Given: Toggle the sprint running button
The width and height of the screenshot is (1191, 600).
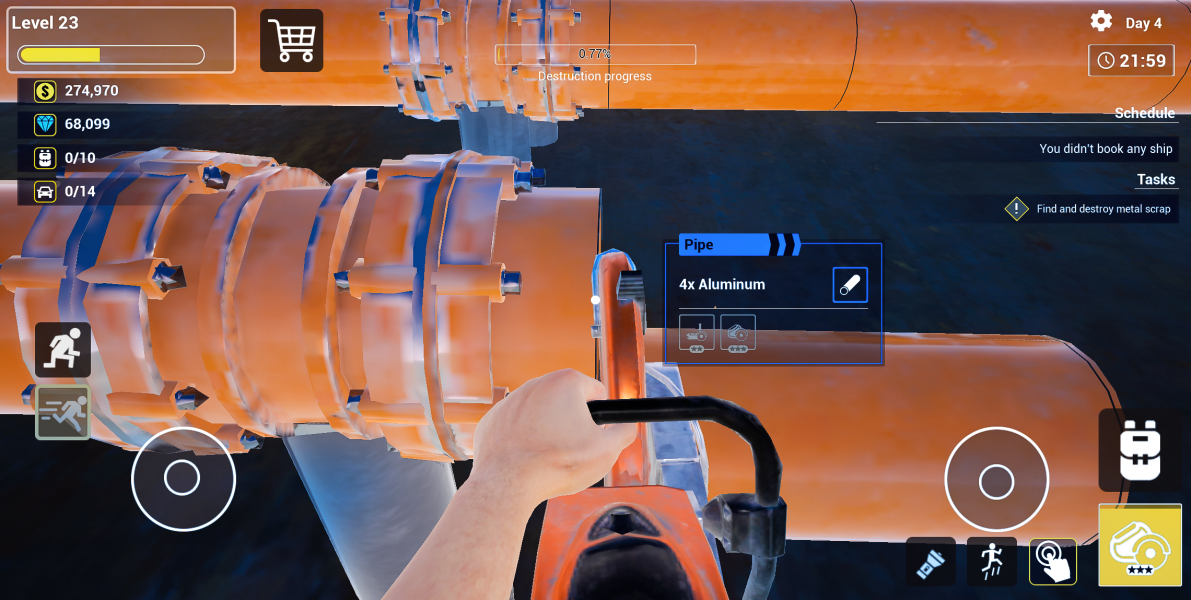Looking at the screenshot, I should tap(63, 412).
